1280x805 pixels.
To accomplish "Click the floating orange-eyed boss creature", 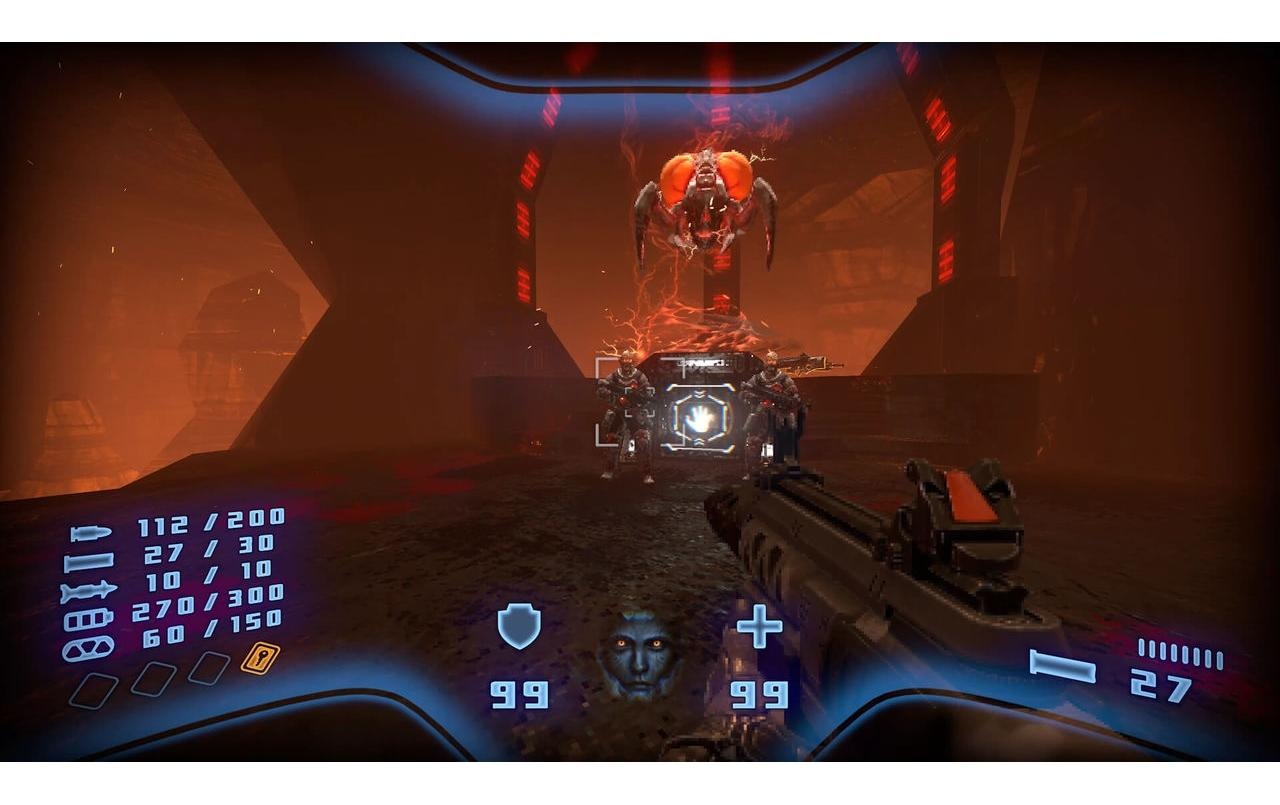I will (x=707, y=195).
